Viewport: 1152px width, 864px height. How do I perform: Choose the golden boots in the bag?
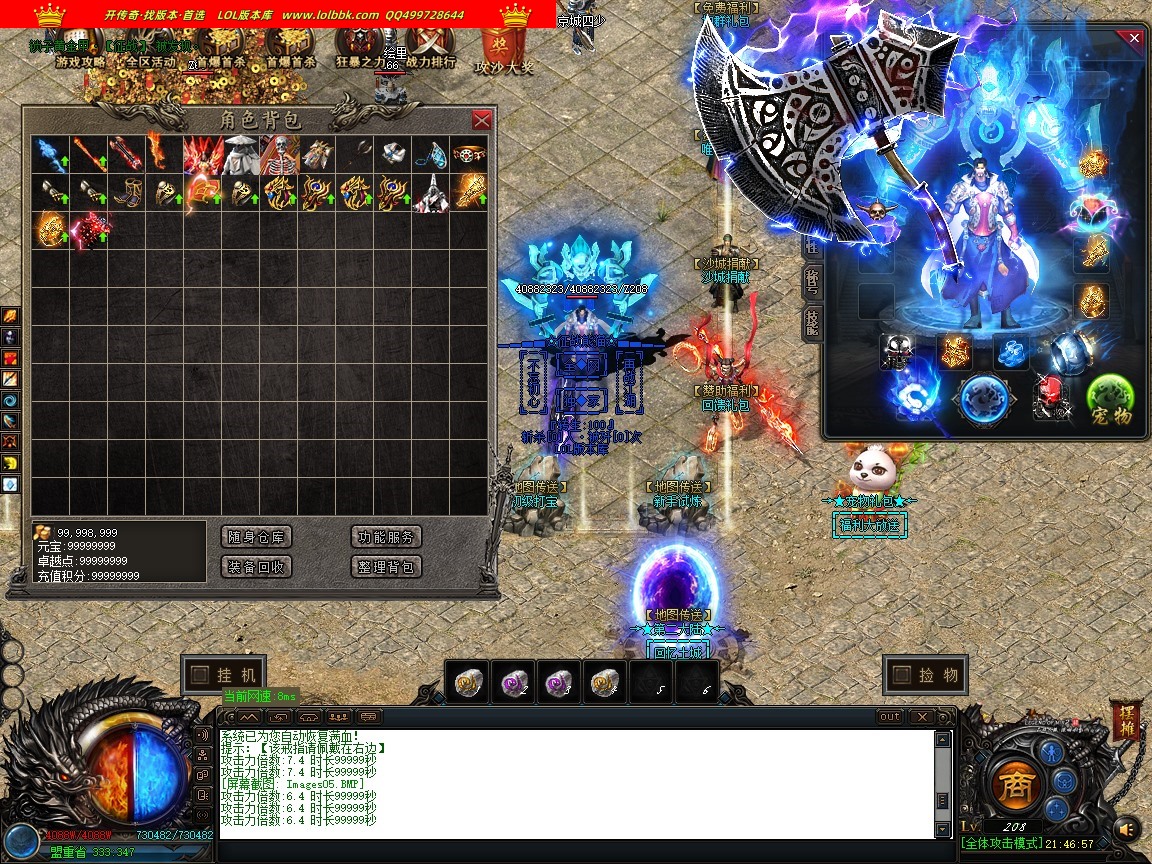click(x=127, y=192)
